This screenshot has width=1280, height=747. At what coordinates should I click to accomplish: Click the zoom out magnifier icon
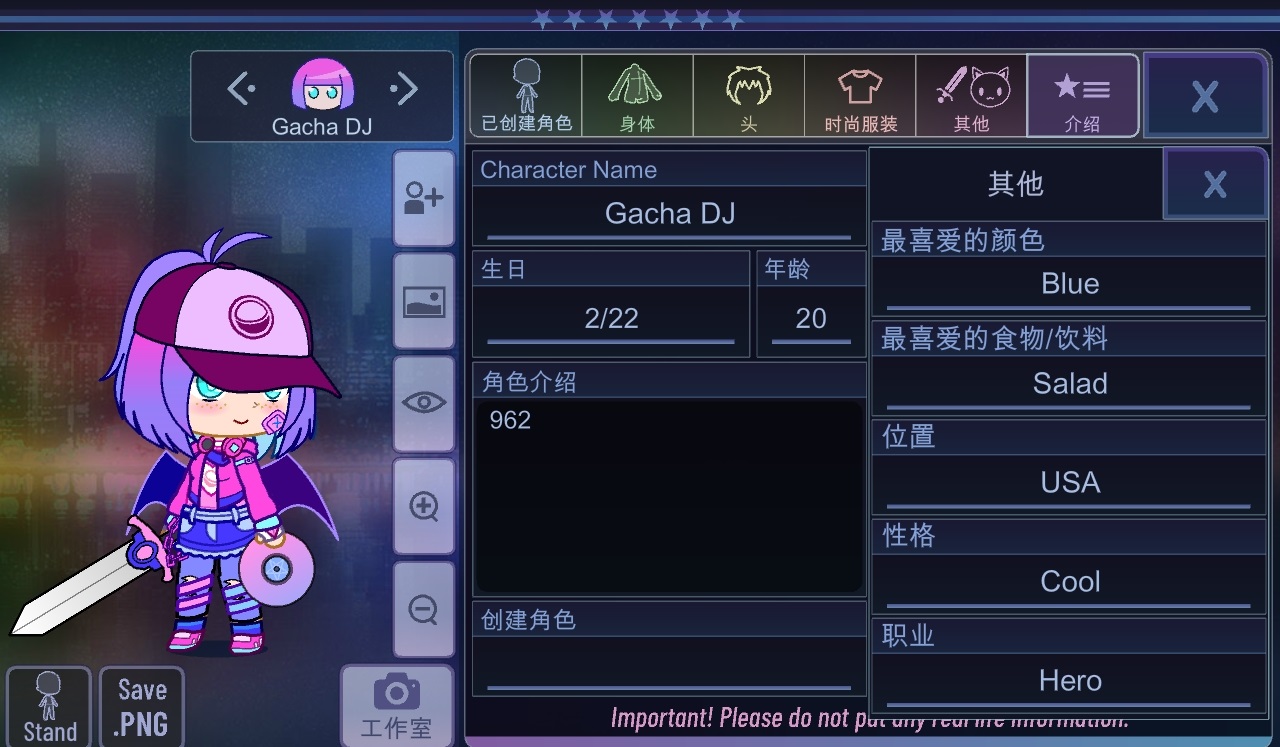(423, 610)
